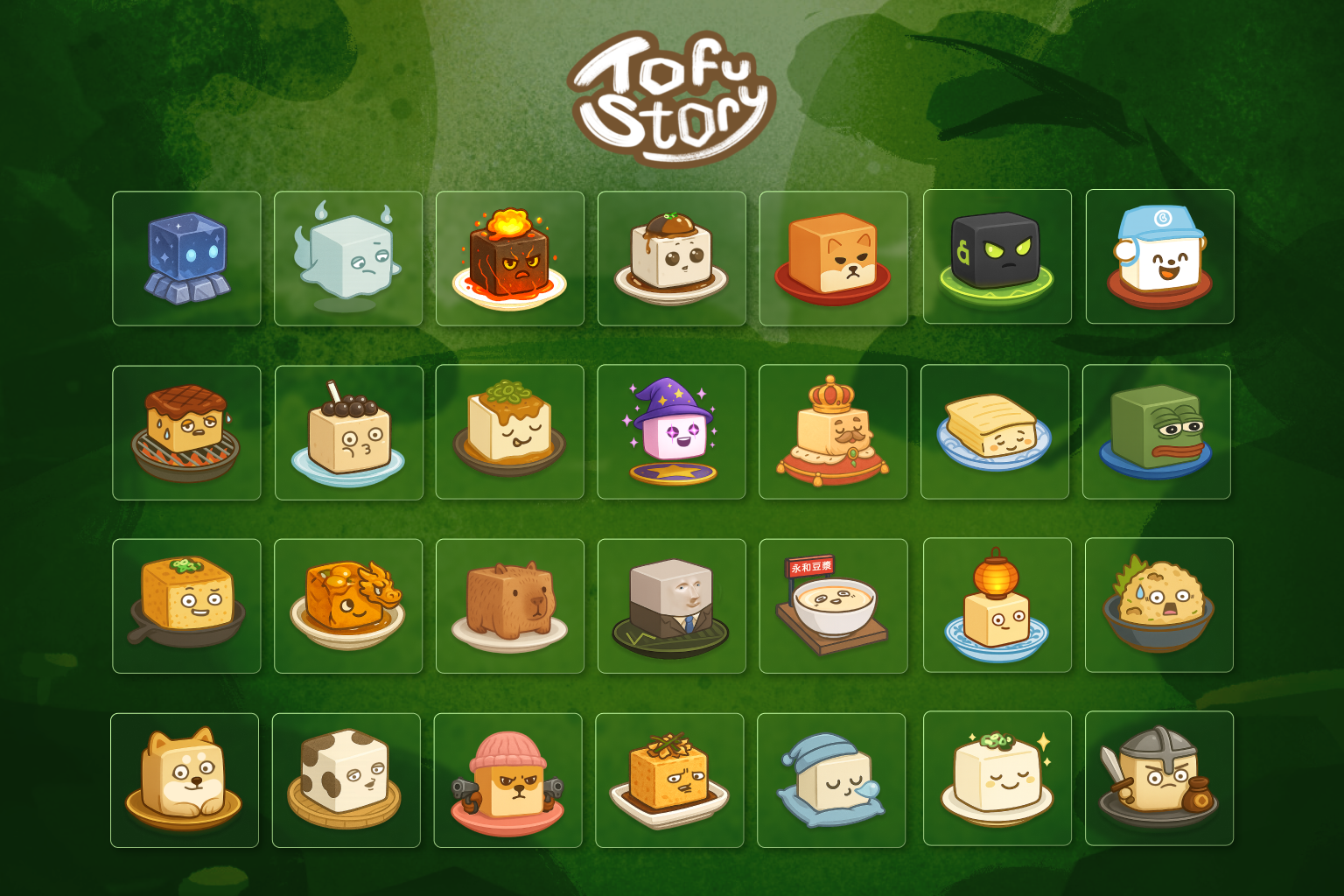Select the shiba dog tofu on plate

click(186, 779)
